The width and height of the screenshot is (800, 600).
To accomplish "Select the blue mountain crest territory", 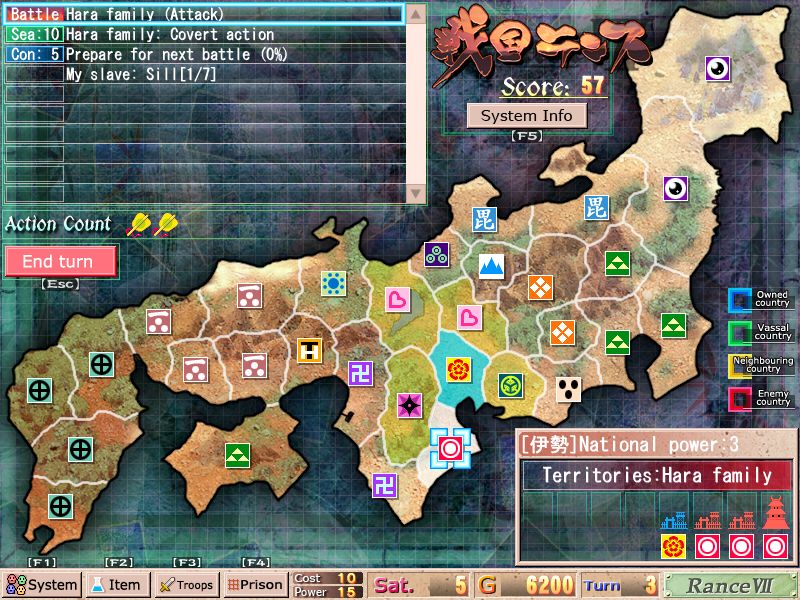I will tap(490, 266).
